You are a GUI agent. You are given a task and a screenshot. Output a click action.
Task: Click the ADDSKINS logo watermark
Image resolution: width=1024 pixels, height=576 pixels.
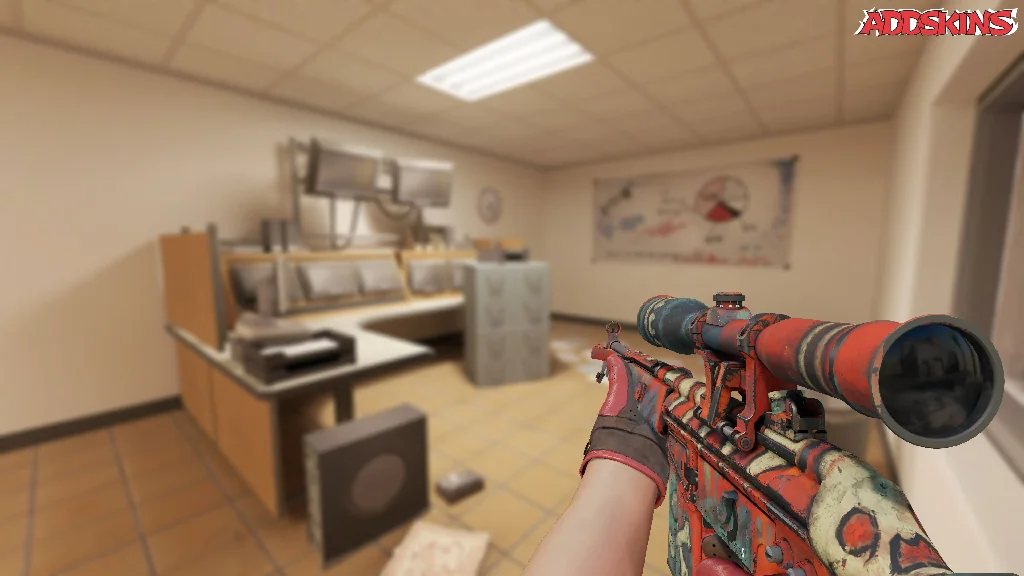click(936, 22)
